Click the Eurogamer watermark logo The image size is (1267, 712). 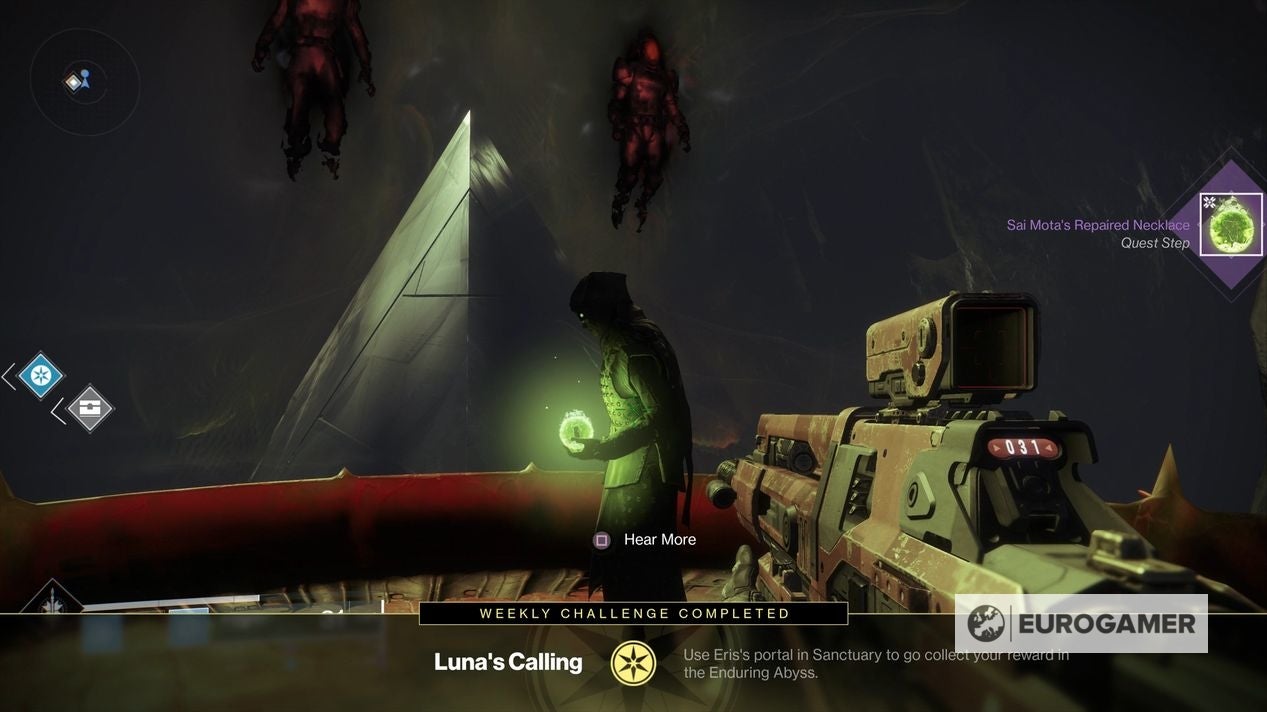1081,624
